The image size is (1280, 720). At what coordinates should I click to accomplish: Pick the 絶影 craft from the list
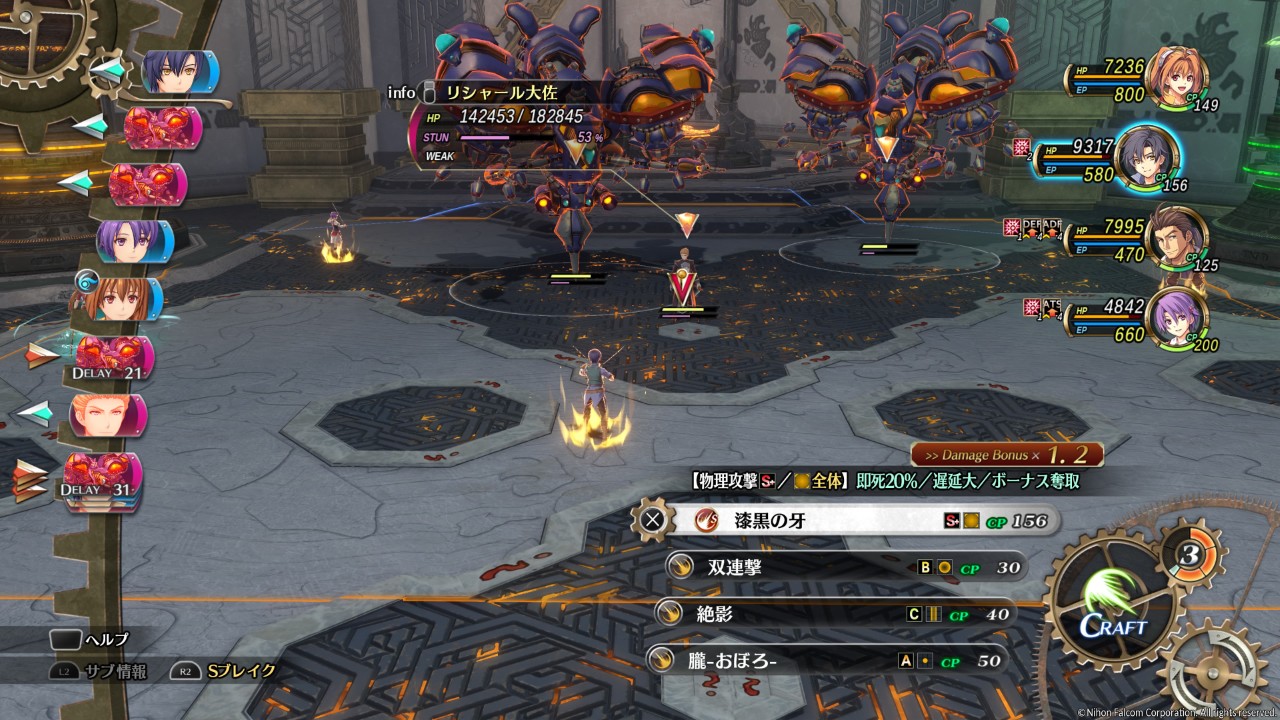coord(835,614)
